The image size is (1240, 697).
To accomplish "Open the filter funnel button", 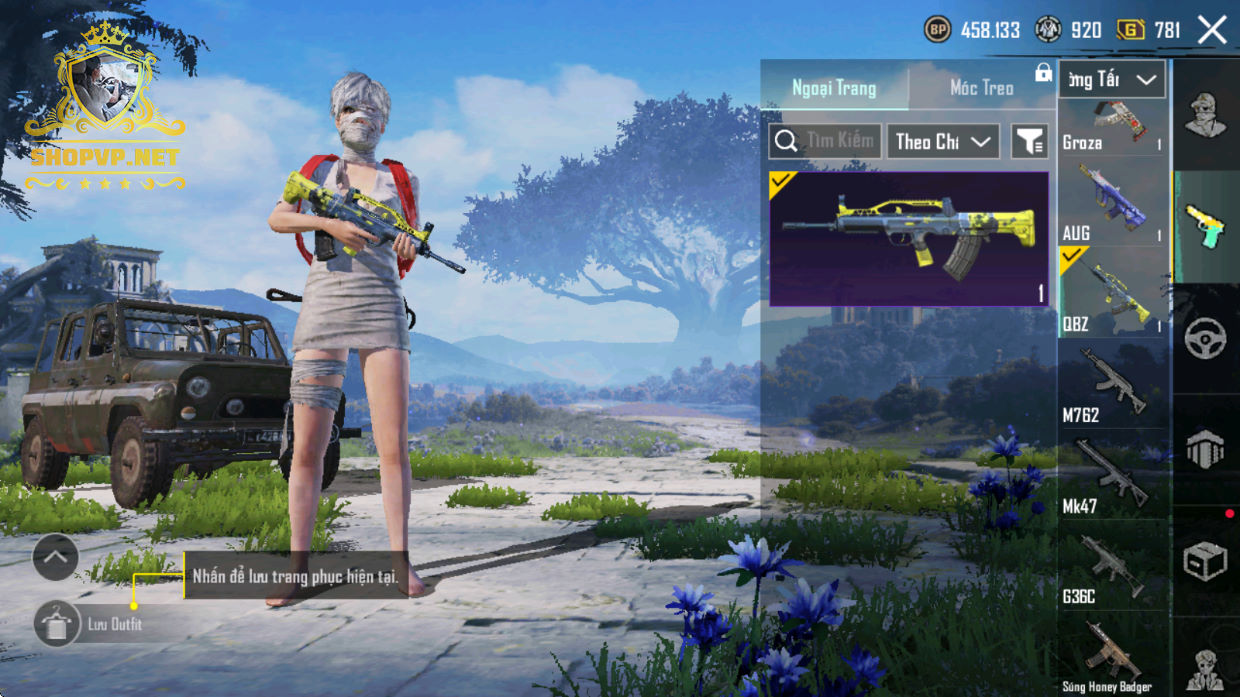I will click(x=1029, y=142).
